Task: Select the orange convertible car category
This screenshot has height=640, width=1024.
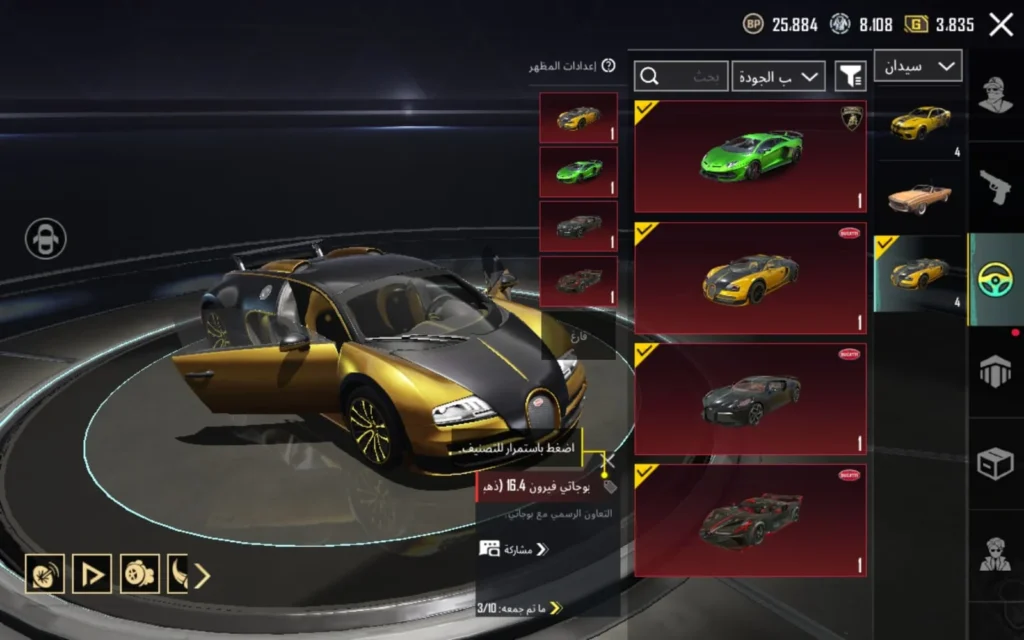Action: click(x=919, y=197)
